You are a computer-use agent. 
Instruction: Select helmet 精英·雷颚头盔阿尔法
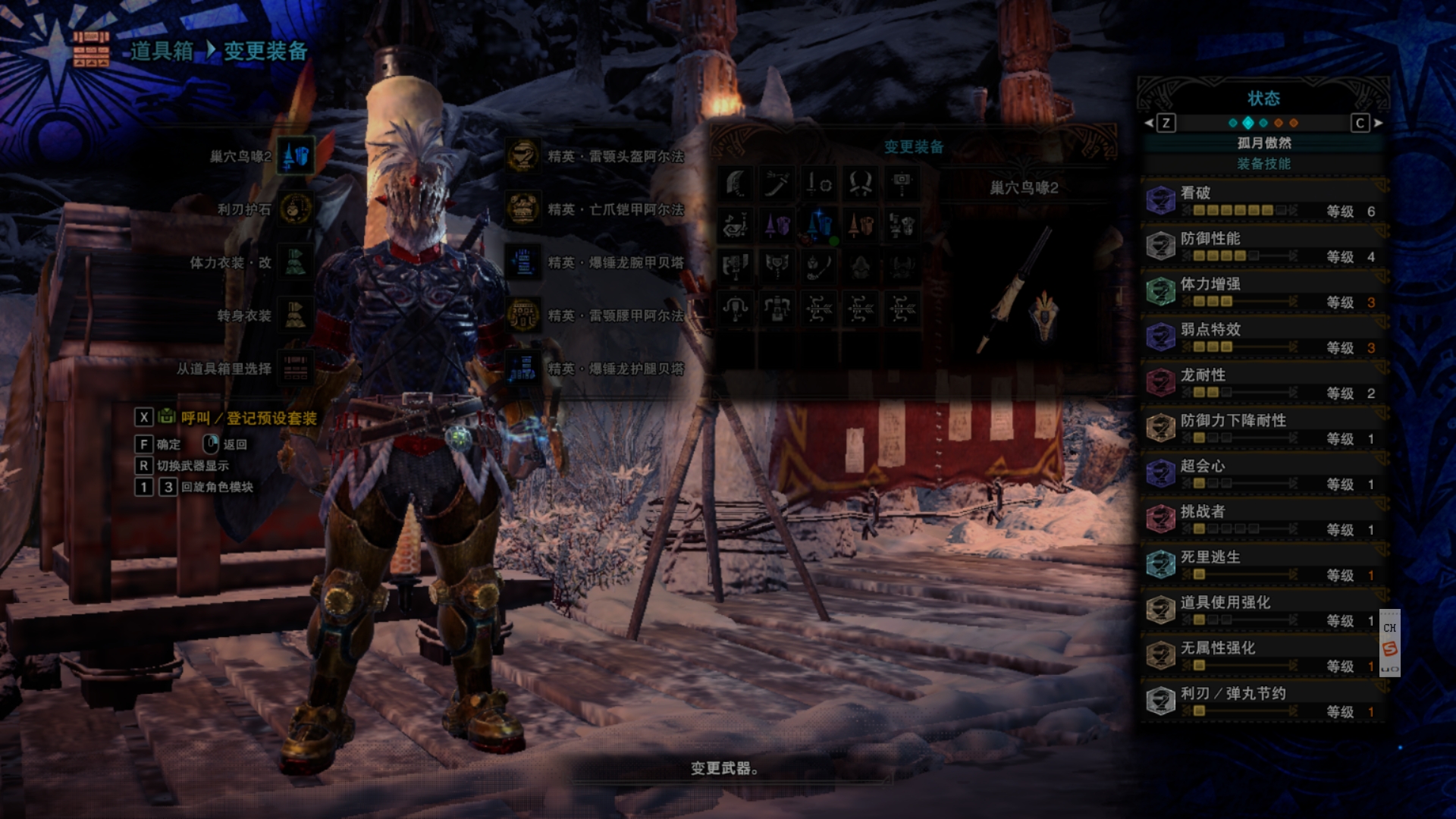(x=522, y=156)
